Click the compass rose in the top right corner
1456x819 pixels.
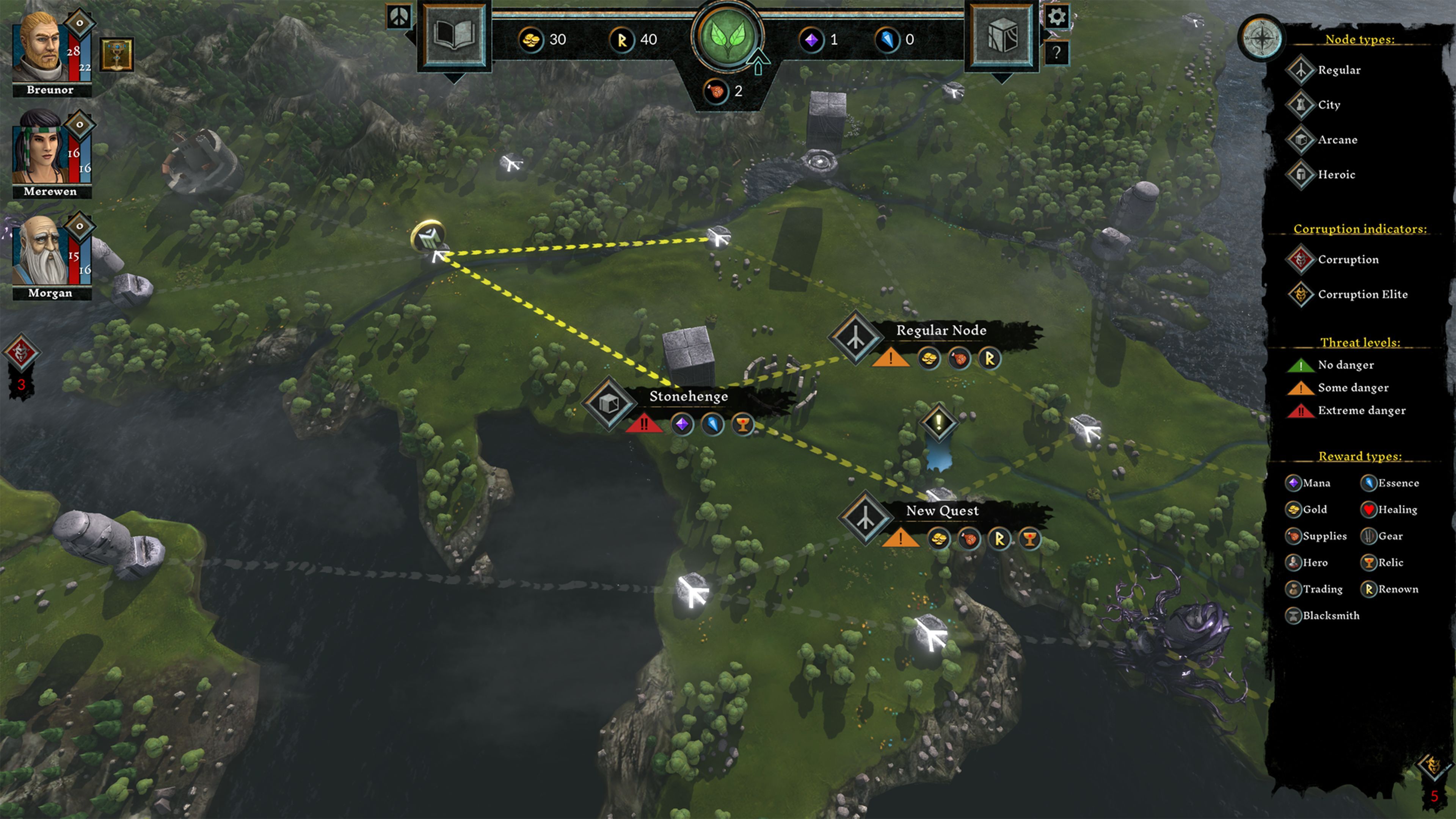(x=1261, y=38)
